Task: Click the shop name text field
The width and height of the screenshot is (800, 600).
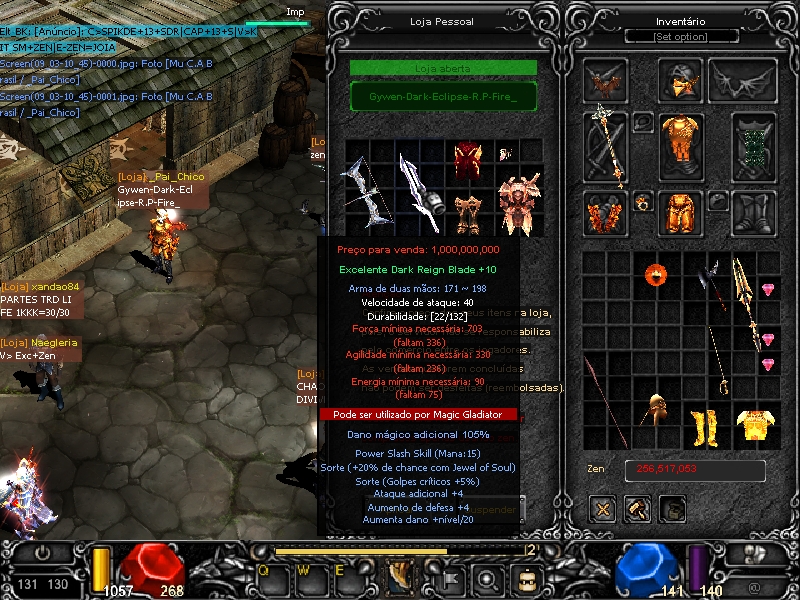Action: [x=443, y=96]
